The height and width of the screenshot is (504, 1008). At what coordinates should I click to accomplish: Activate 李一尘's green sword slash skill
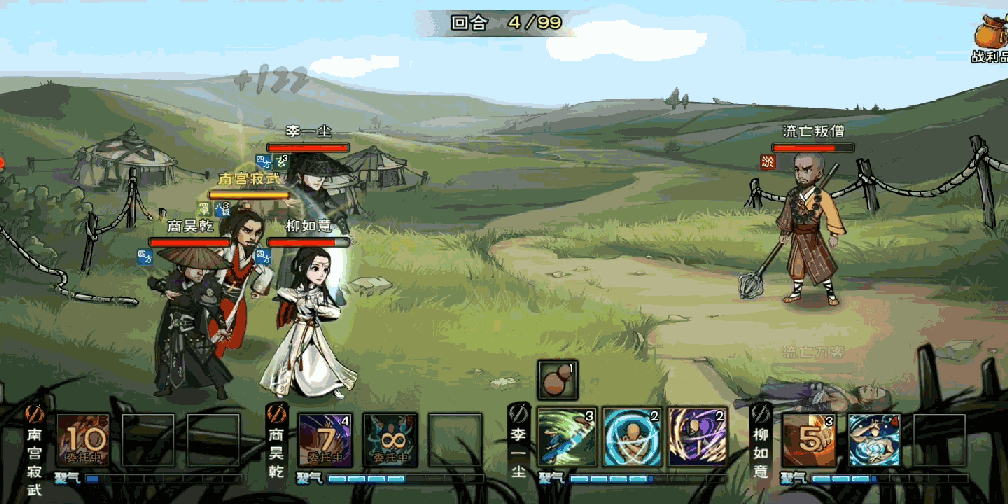[567, 437]
